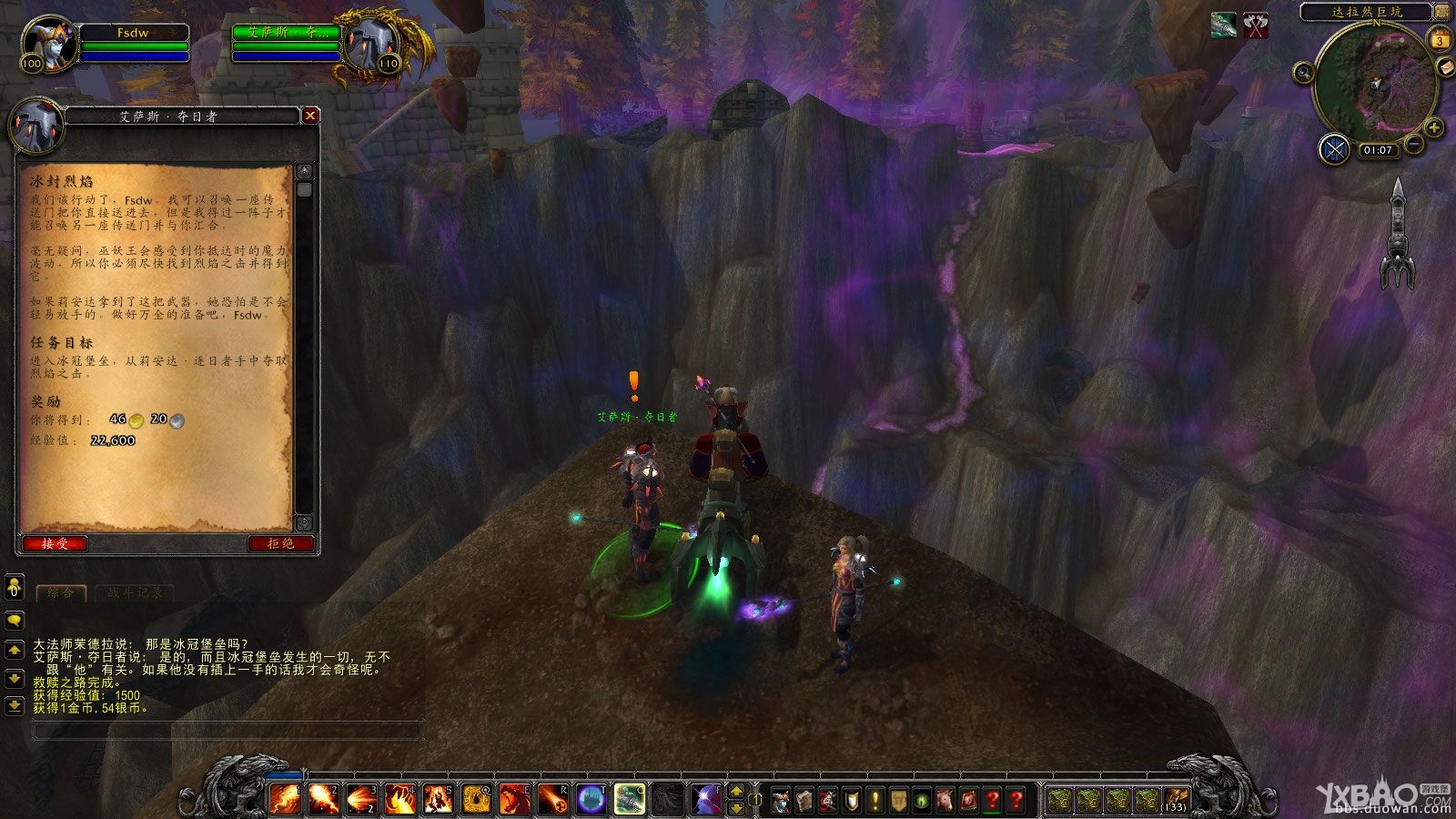
Task: Select the 综合 general chat tab
Action: pyautogui.click(x=61, y=592)
